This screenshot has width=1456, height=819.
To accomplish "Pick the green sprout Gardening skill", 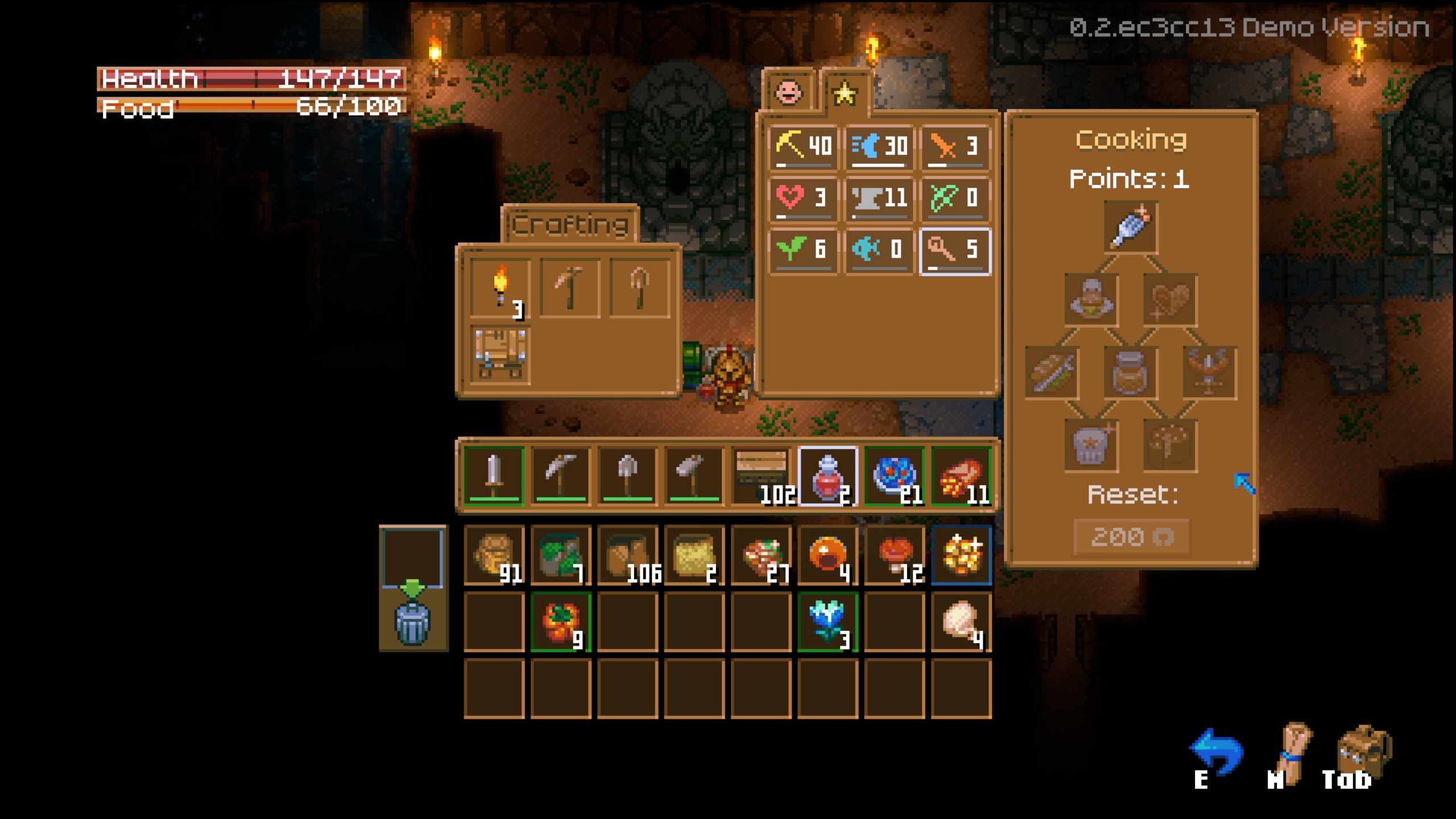I will [x=803, y=250].
